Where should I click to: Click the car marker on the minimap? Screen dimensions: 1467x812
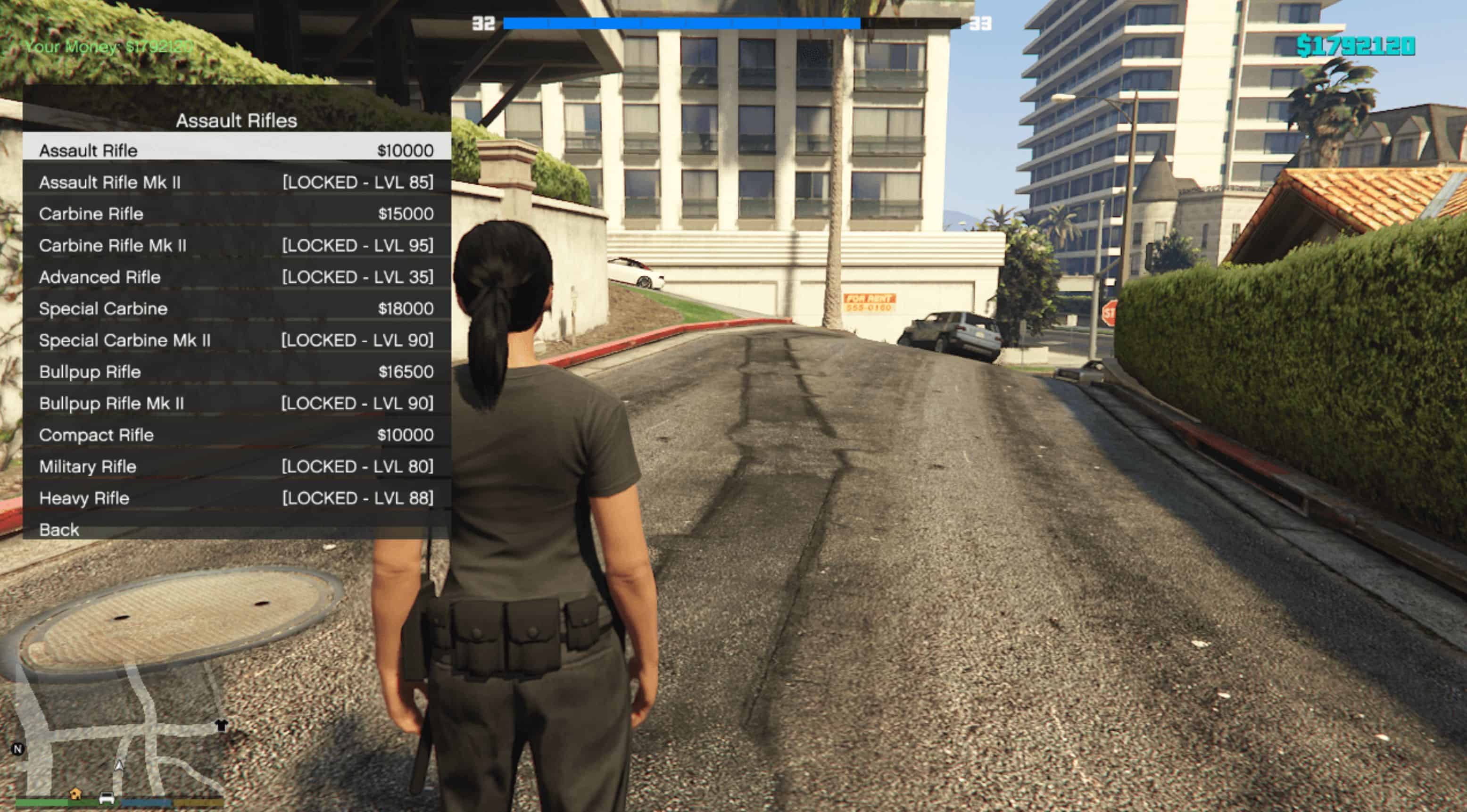pos(107,797)
